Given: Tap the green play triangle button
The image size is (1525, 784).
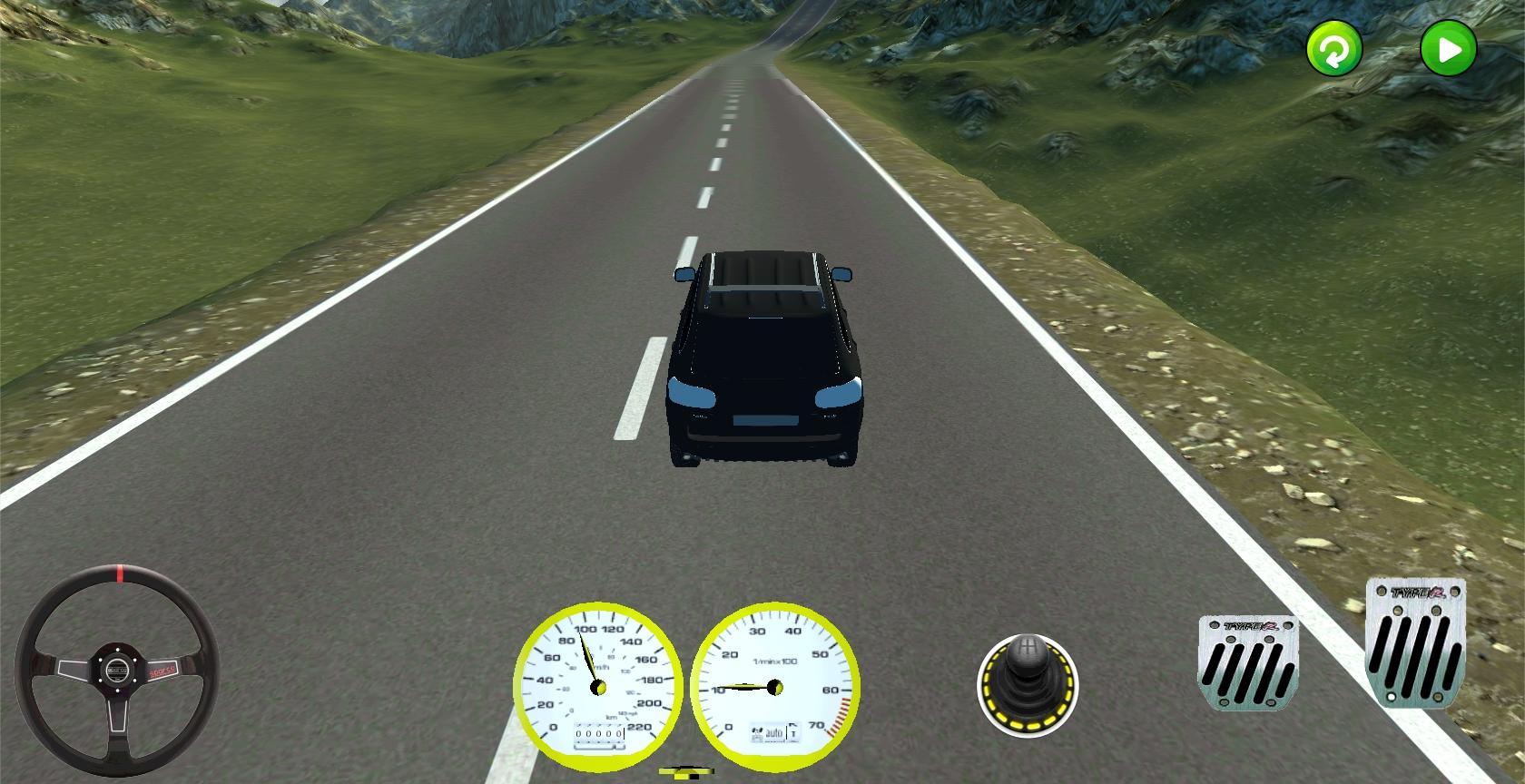Looking at the screenshot, I should point(1448,49).
